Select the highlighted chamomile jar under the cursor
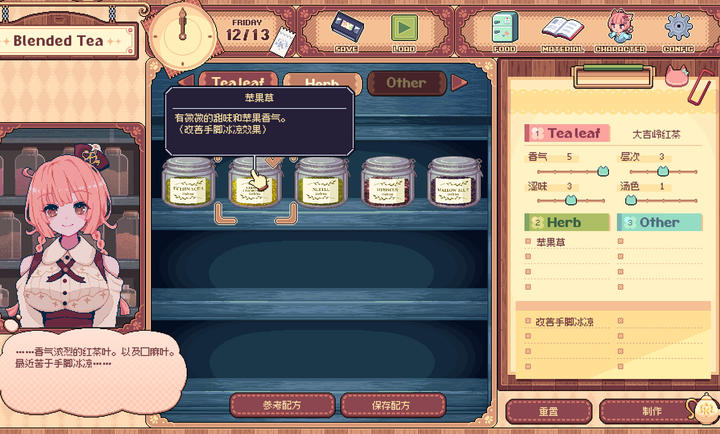 [255, 184]
